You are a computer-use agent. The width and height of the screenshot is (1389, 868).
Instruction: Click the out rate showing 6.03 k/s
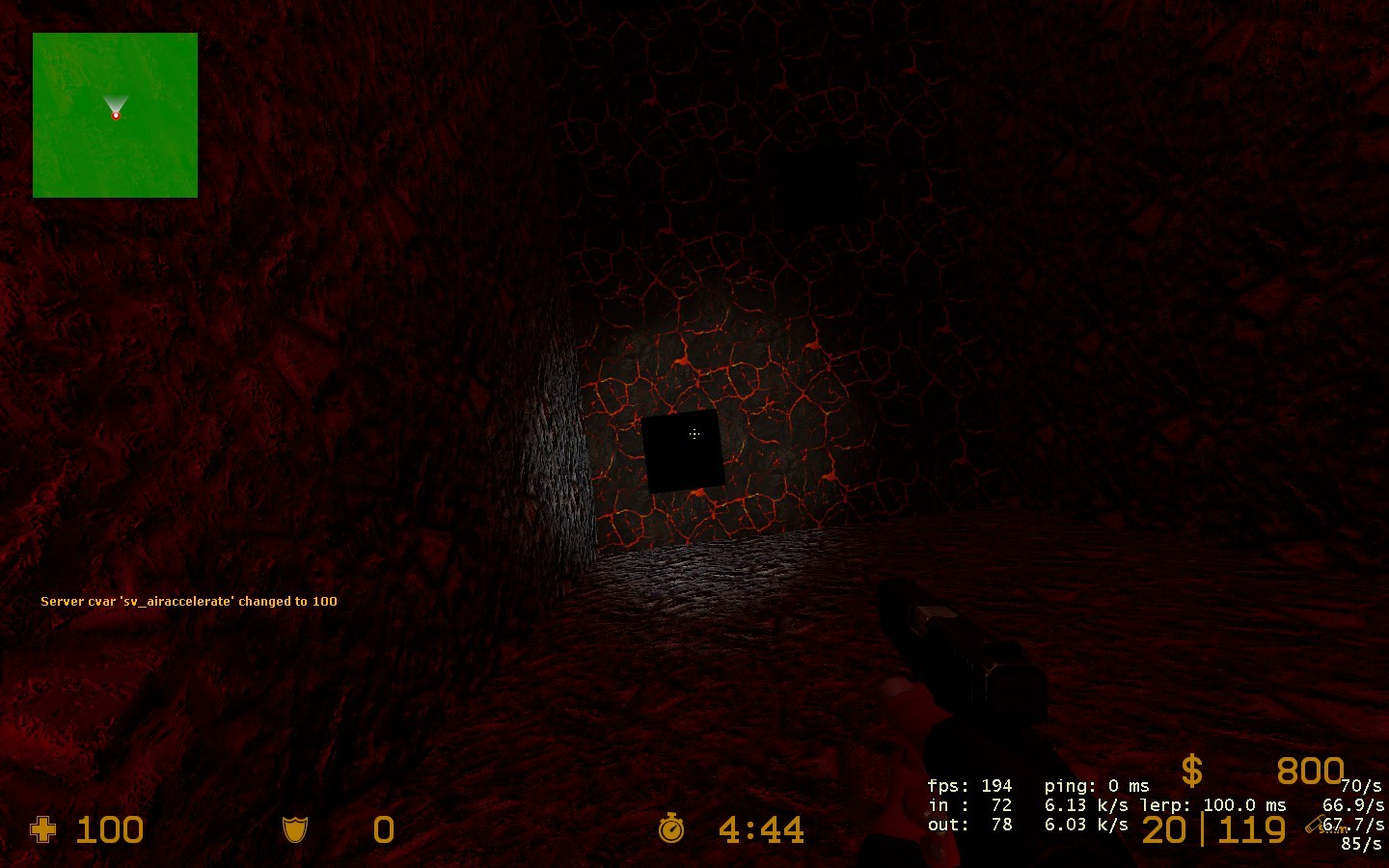(1088, 825)
